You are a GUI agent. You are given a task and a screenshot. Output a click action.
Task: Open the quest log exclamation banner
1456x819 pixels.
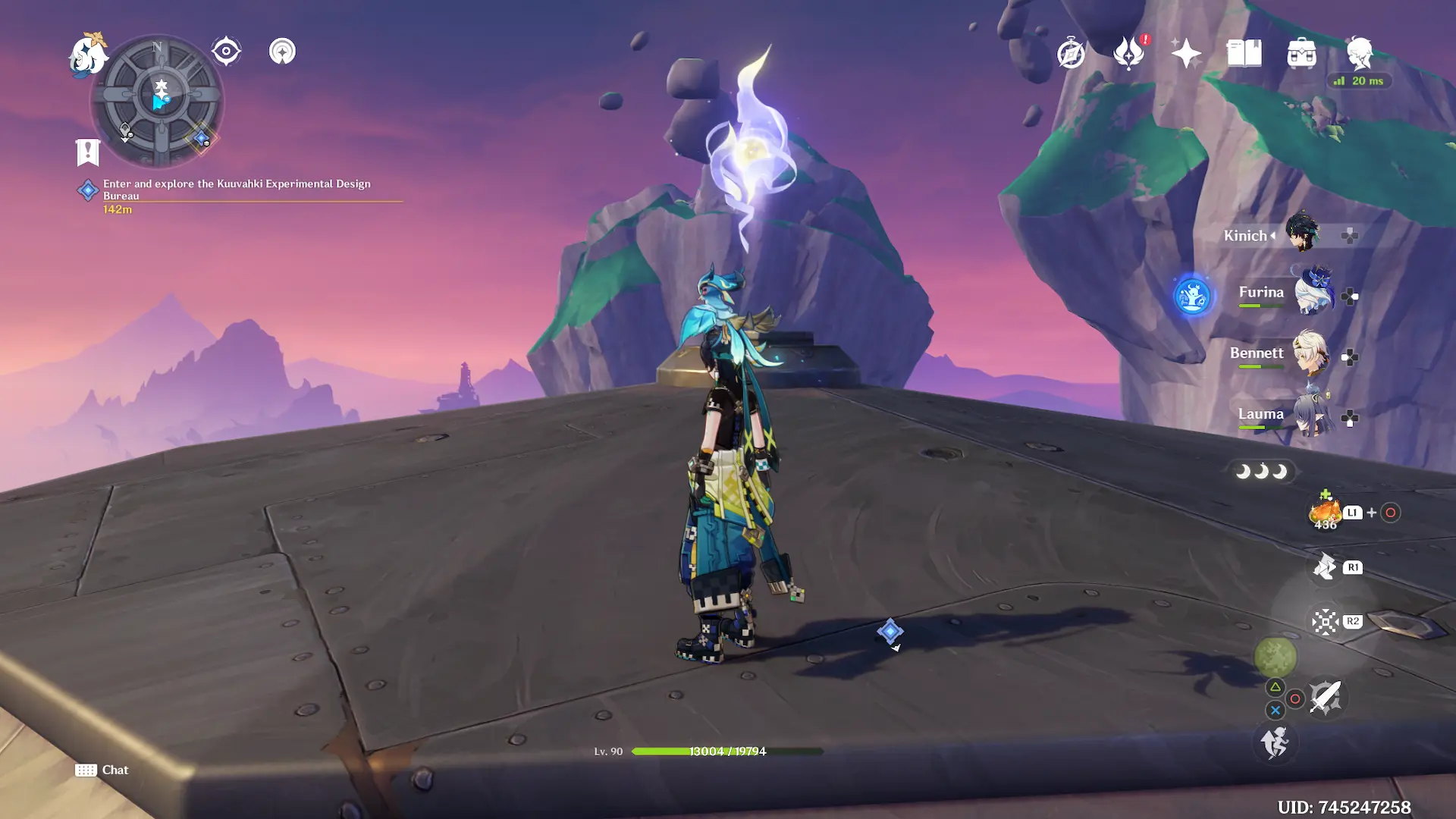tap(88, 152)
